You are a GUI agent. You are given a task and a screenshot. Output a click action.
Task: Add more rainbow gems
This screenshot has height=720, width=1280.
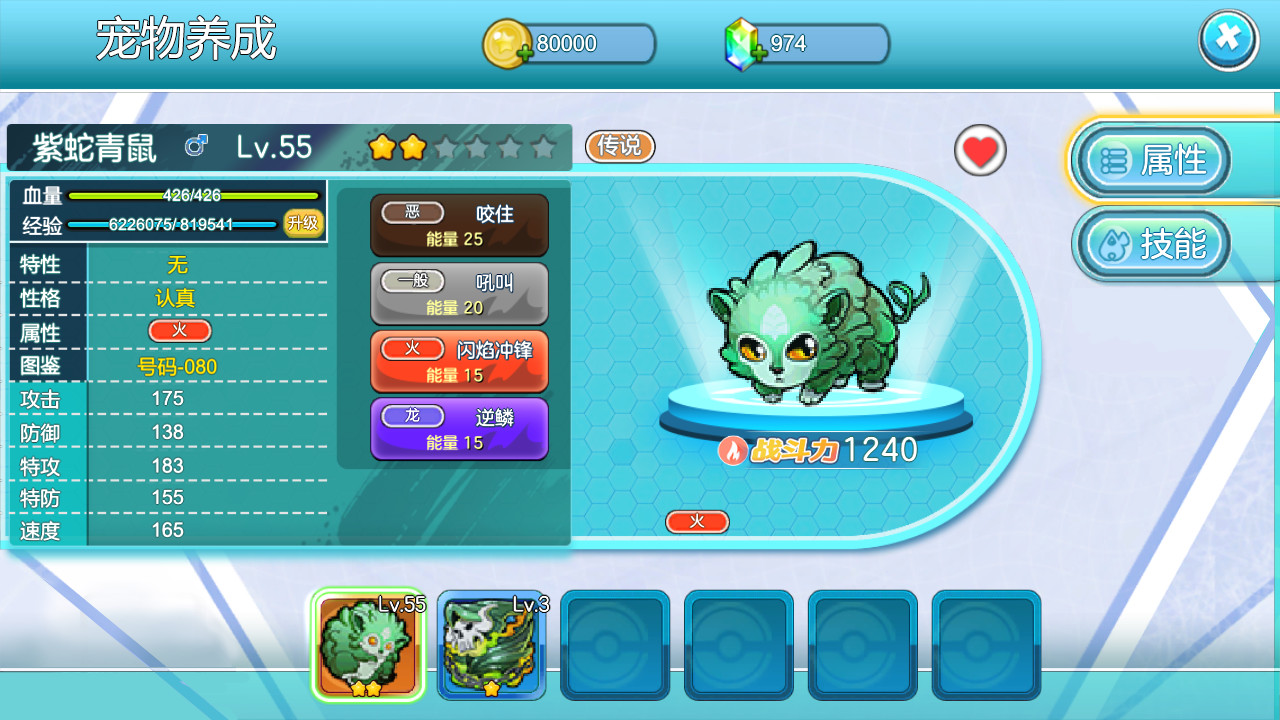click(x=758, y=54)
